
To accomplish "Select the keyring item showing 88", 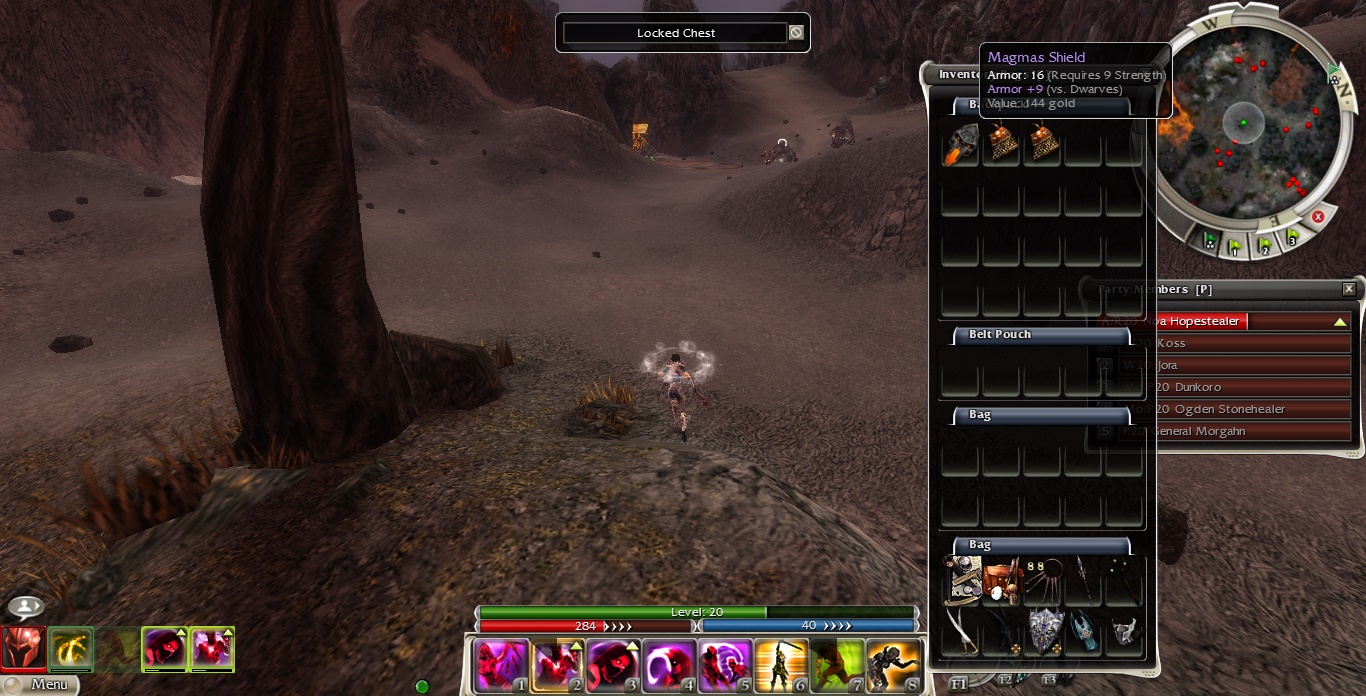I will [1044, 581].
